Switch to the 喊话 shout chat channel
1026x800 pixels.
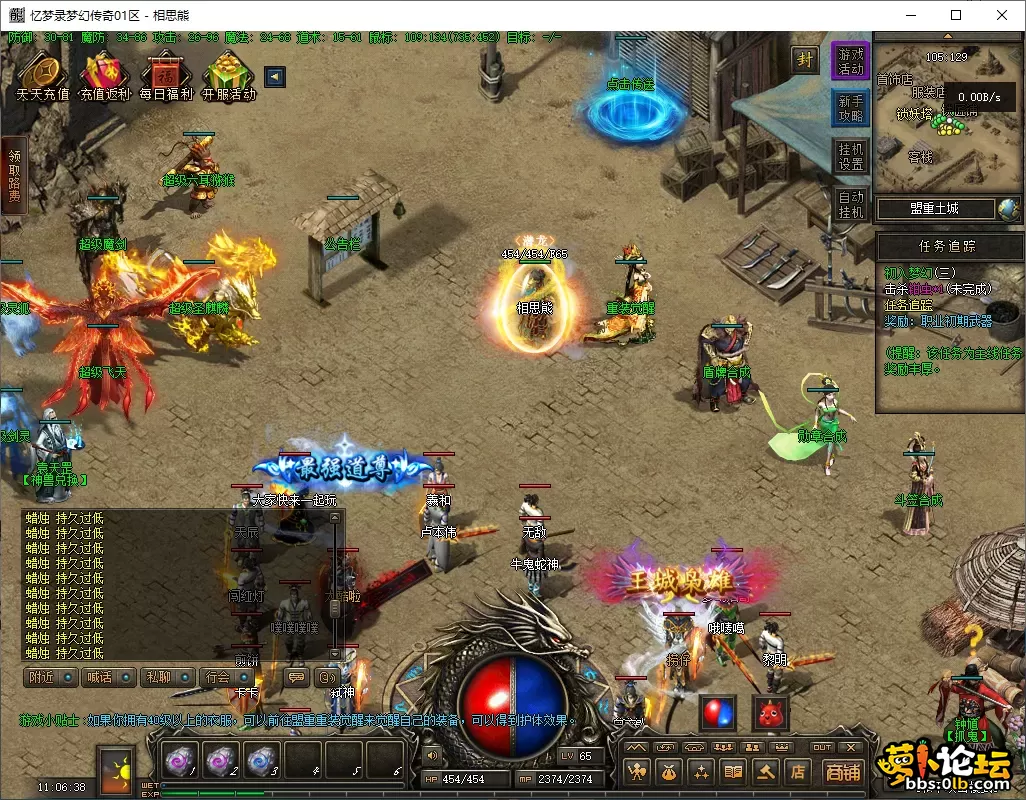[x=109, y=677]
